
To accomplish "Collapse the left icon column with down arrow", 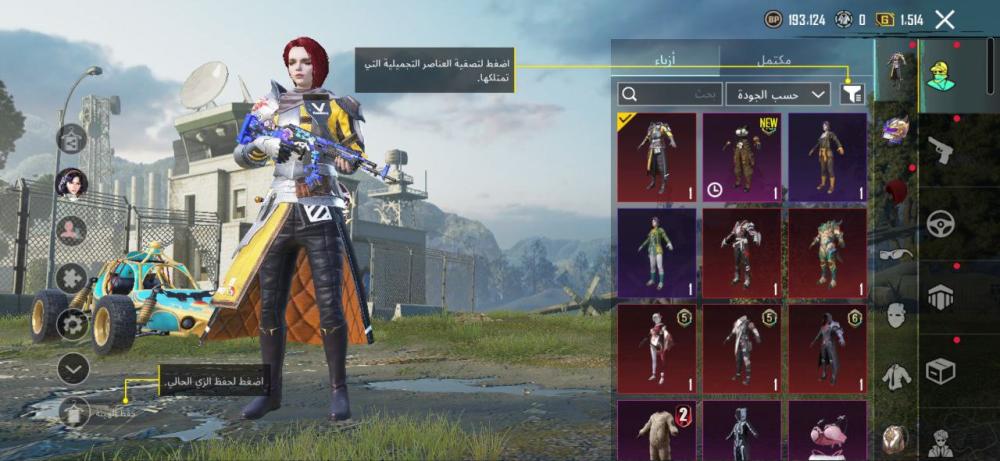I will (73, 368).
